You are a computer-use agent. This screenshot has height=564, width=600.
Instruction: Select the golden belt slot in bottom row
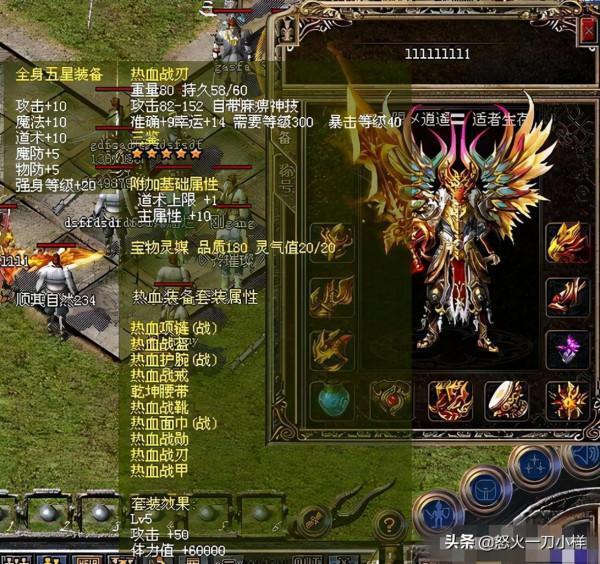coord(450,401)
